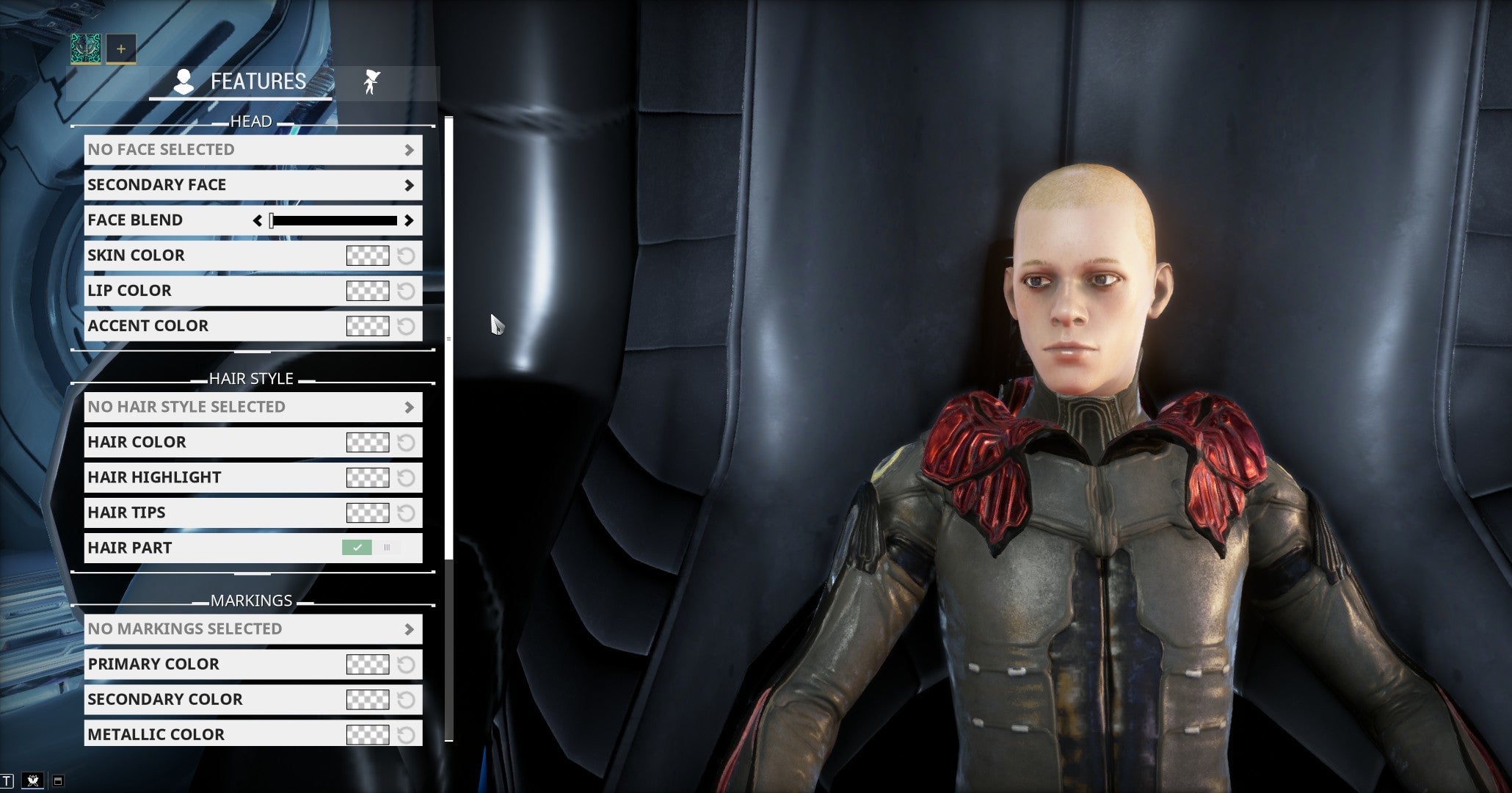The height and width of the screenshot is (793, 1512).
Task: Click the Face Blend right arrow
Action: (x=411, y=220)
